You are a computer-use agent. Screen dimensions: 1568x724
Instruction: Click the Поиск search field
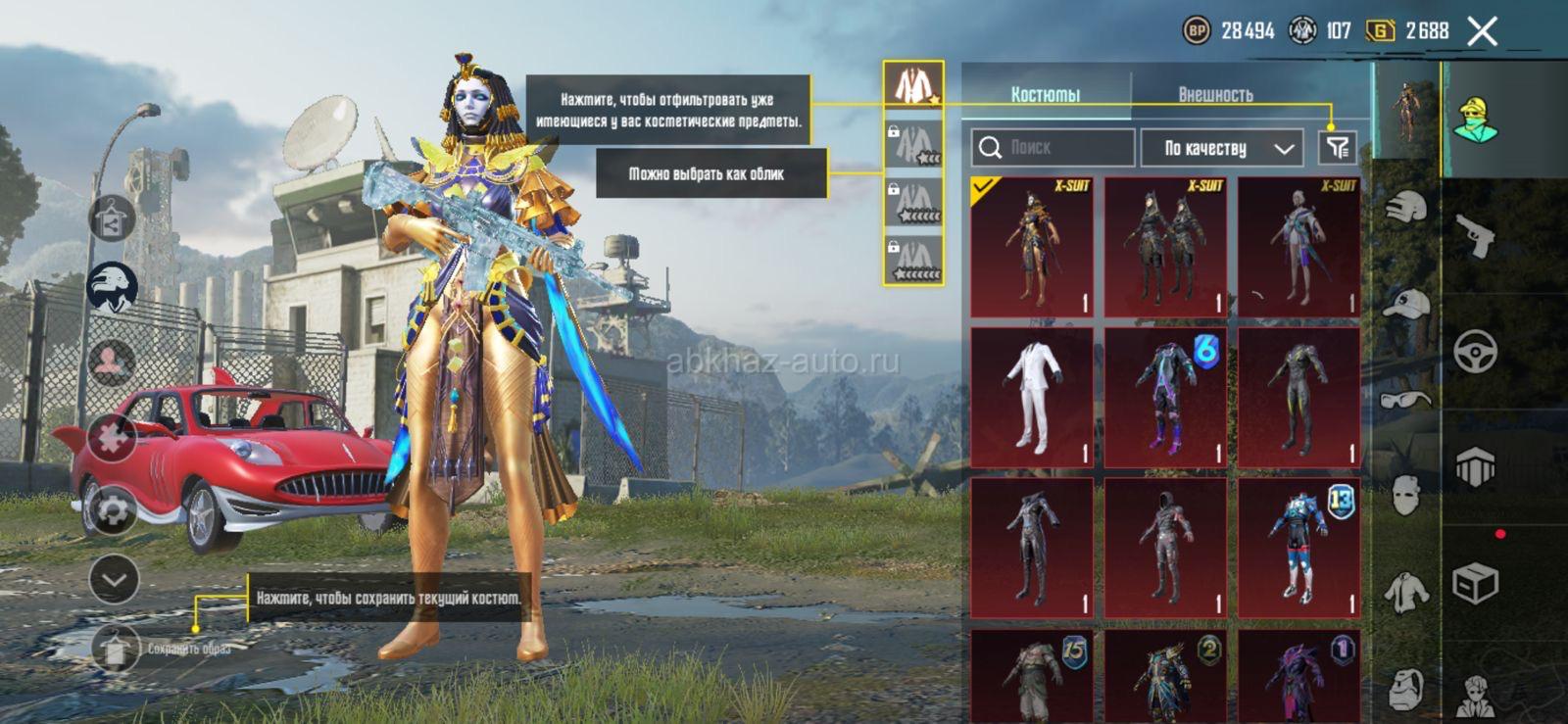coord(1053,148)
